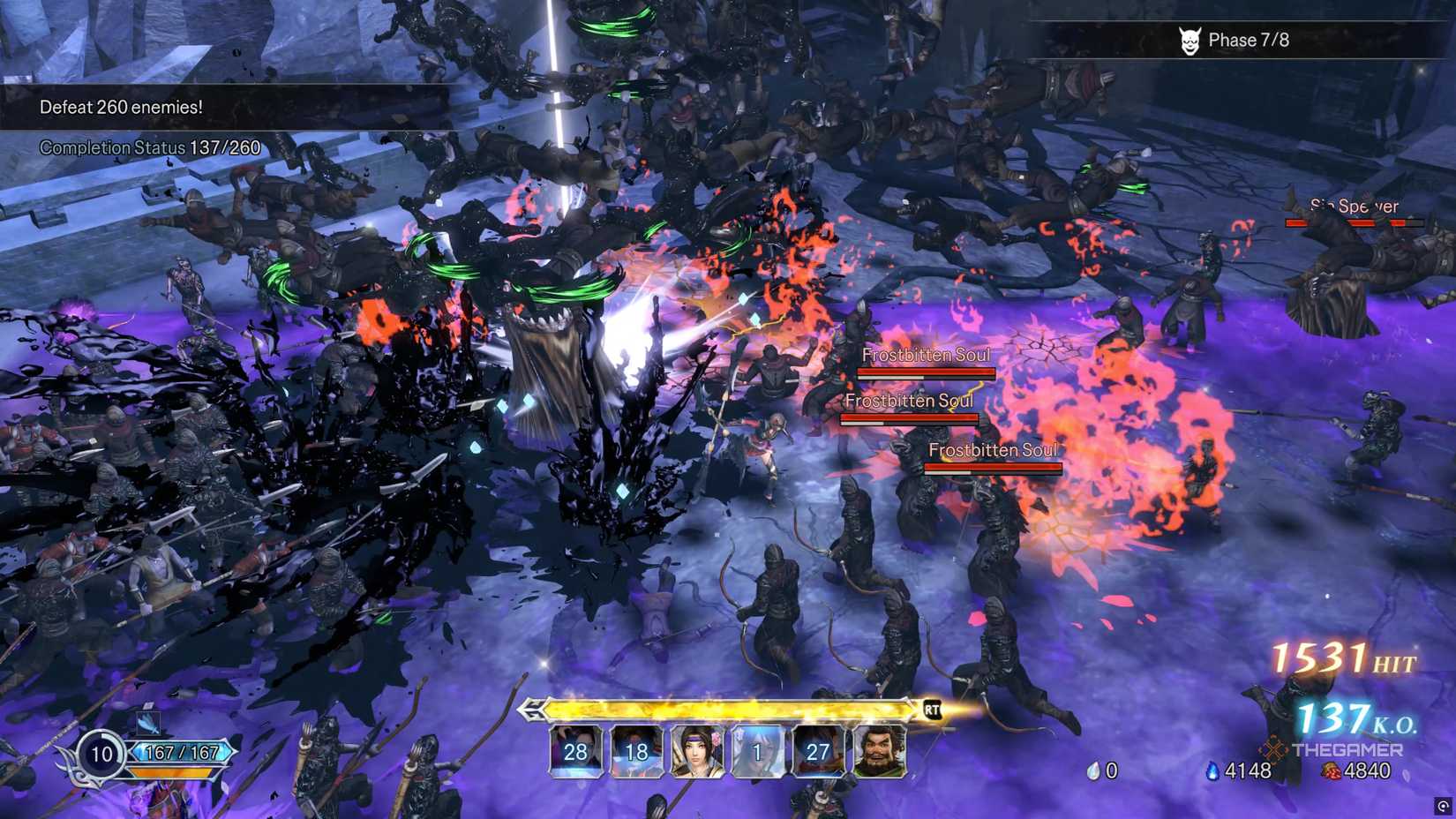The height and width of the screenshot is (819, 1456).
Task: Click the middle Frostbitten Soul nameplate
Action: pyautogui.click(x=910, y=400)
